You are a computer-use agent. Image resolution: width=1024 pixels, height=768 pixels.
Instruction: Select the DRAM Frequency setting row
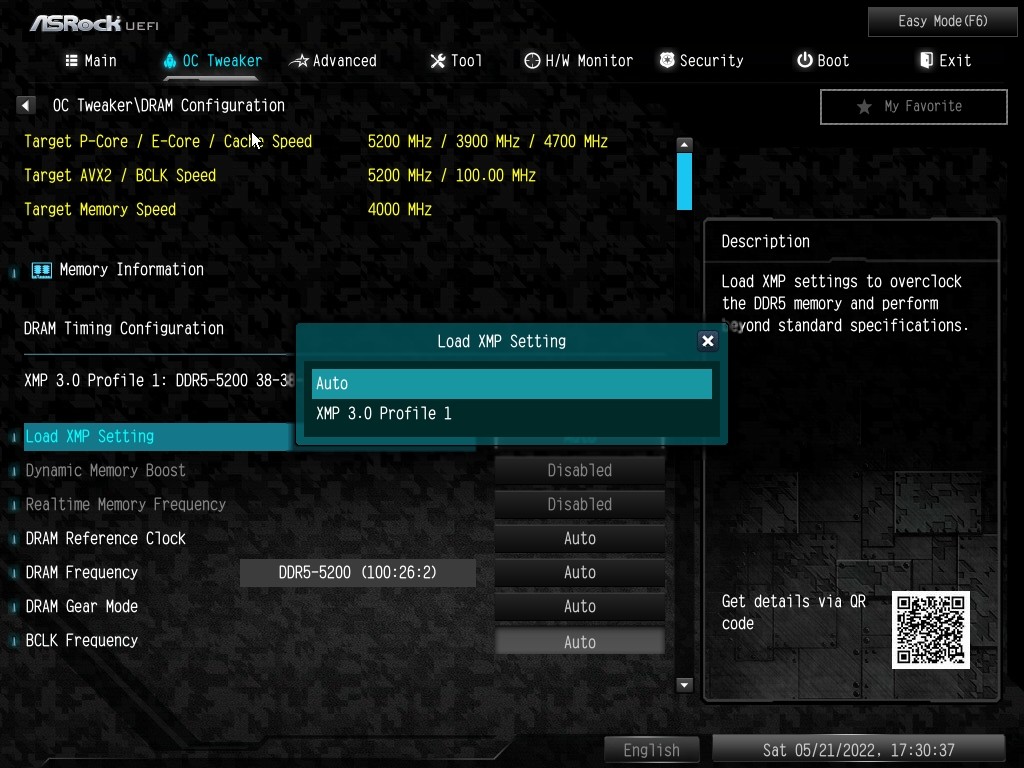click(82, 573)
